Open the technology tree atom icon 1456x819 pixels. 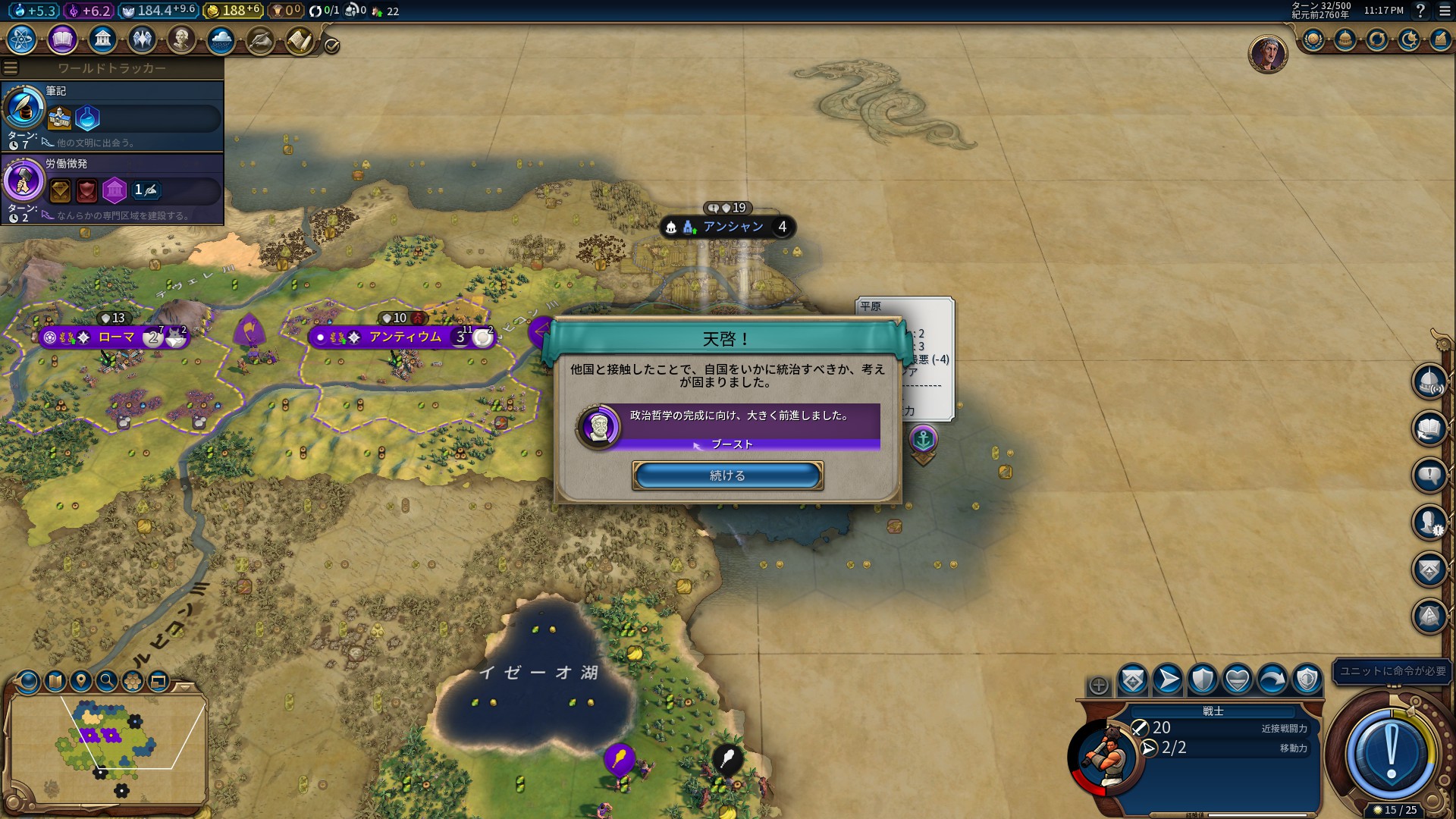point(22,39)
